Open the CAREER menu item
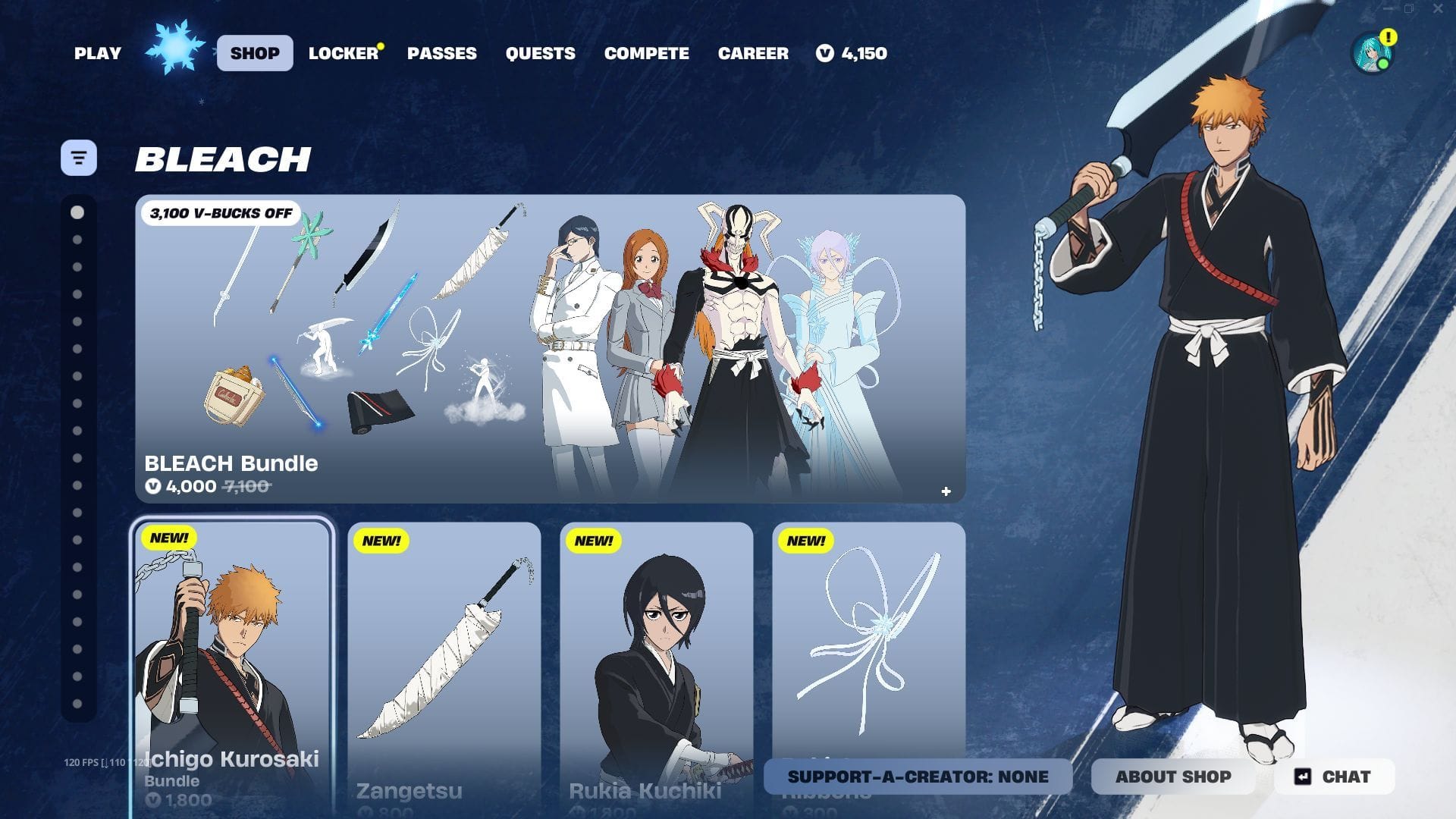This screenshot has height=819, width=1456. coord(753,53)
